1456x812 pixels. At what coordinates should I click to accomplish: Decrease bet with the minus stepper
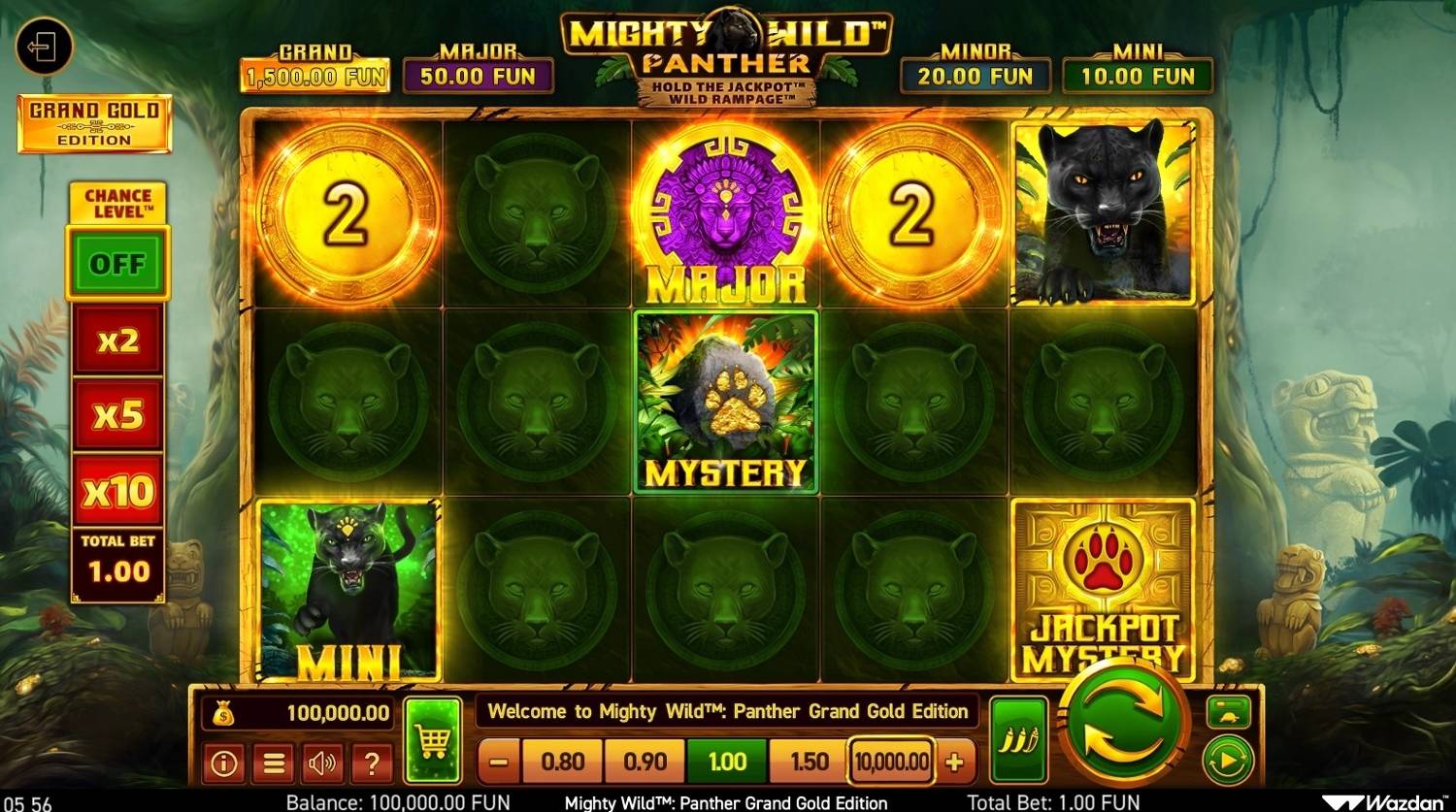click(496, 762)
